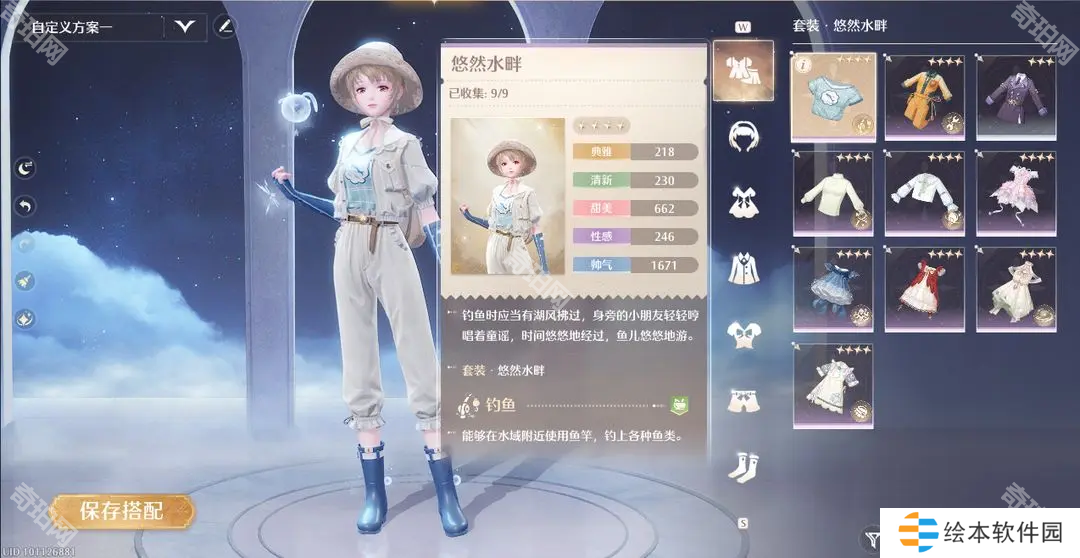Viewport: 1080px width, 558px height.
Task: Choose the bow-tie top category tab
Action: tap(742, 334)
